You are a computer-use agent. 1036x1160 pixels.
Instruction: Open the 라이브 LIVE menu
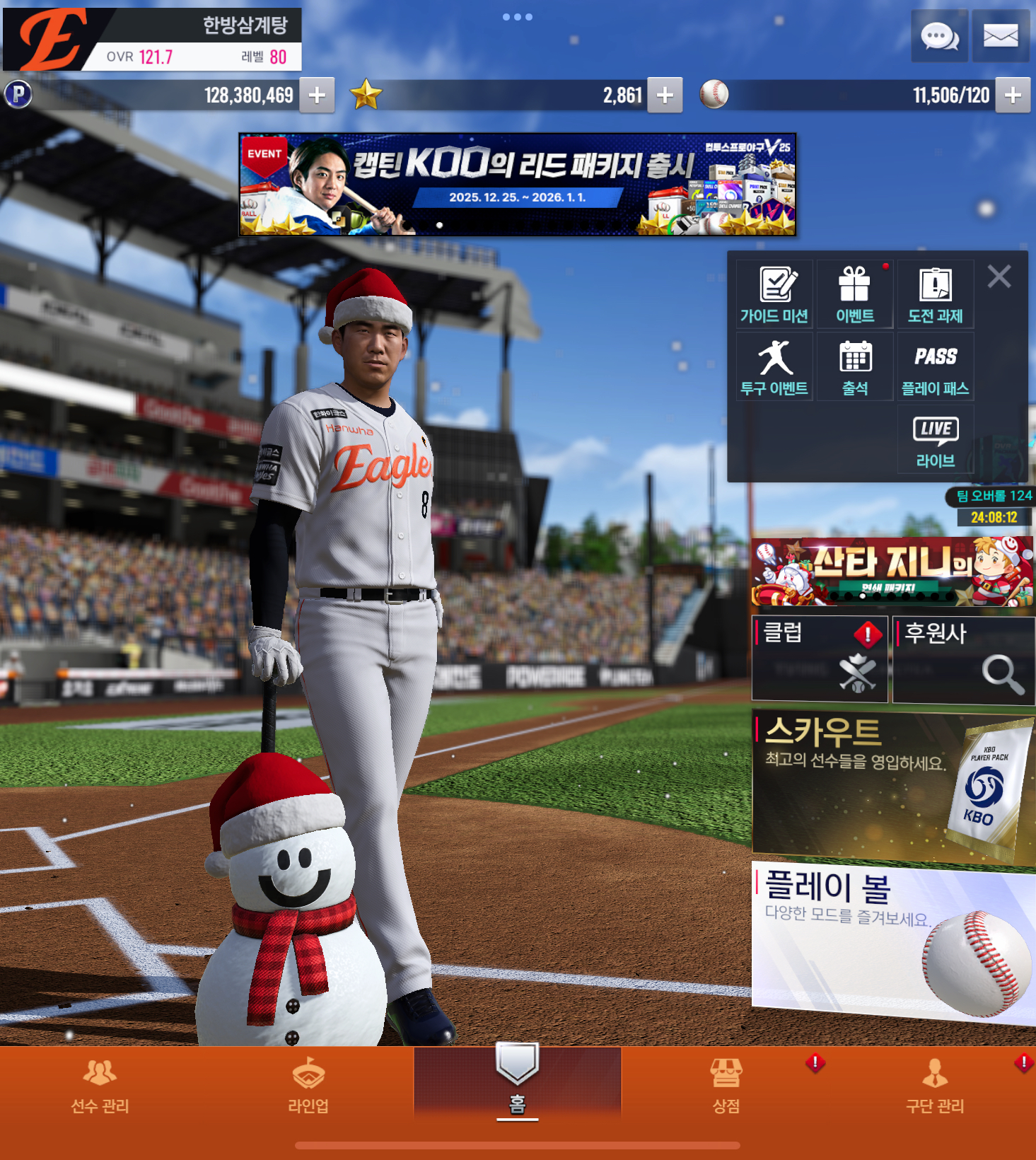tap(935, 441)
